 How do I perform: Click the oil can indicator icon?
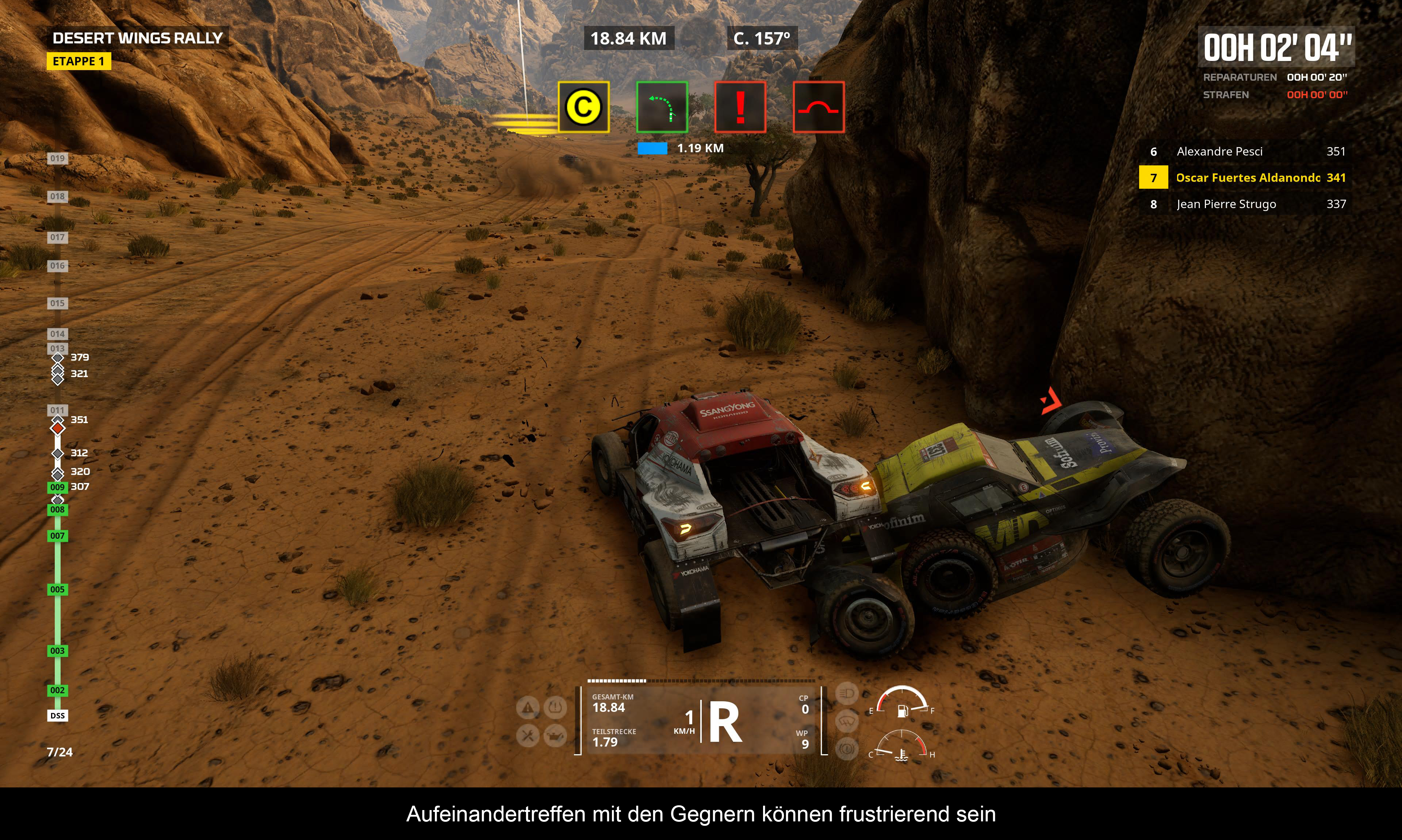tap(555, 736)
